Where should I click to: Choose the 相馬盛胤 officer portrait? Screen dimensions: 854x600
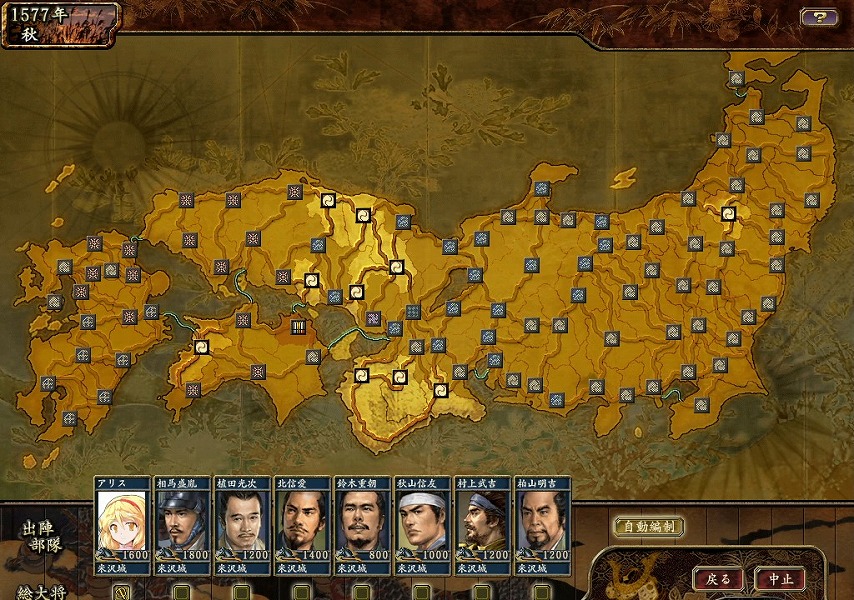182,520
